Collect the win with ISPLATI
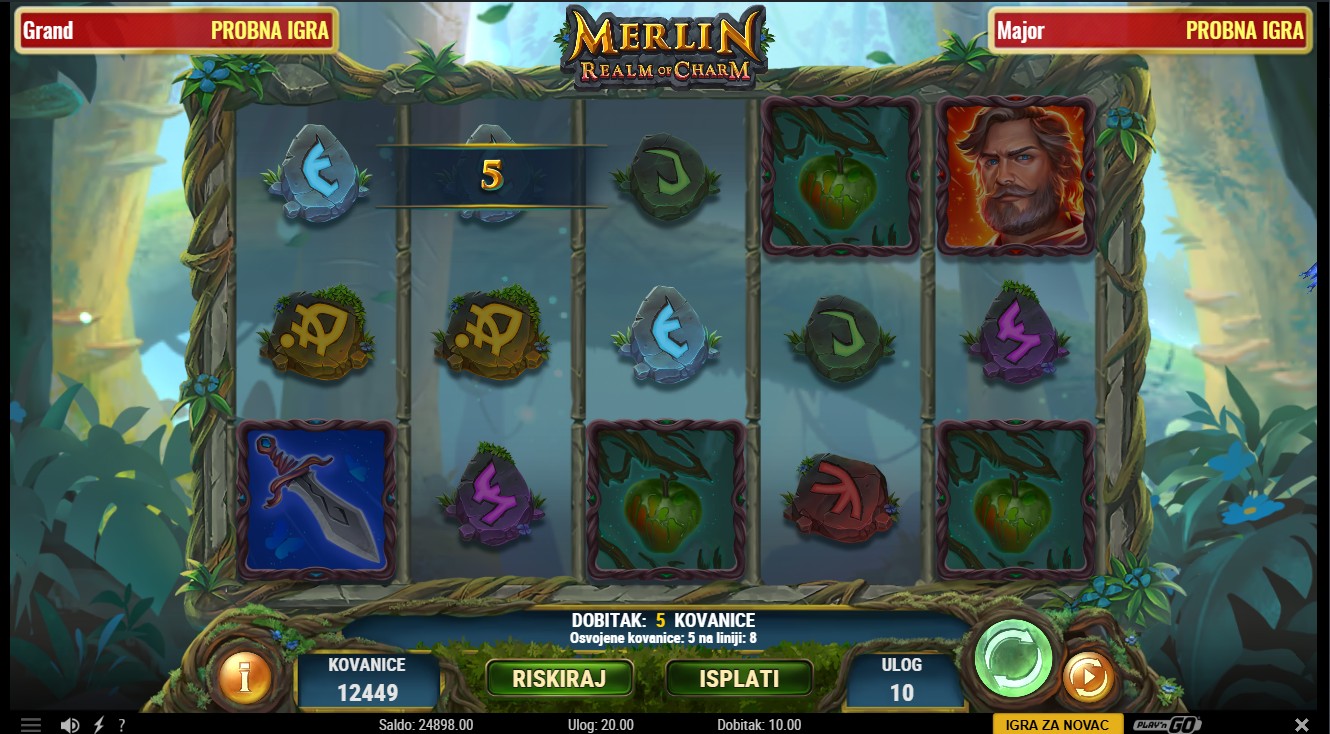Screen dimensions: 1330x734 739,678
